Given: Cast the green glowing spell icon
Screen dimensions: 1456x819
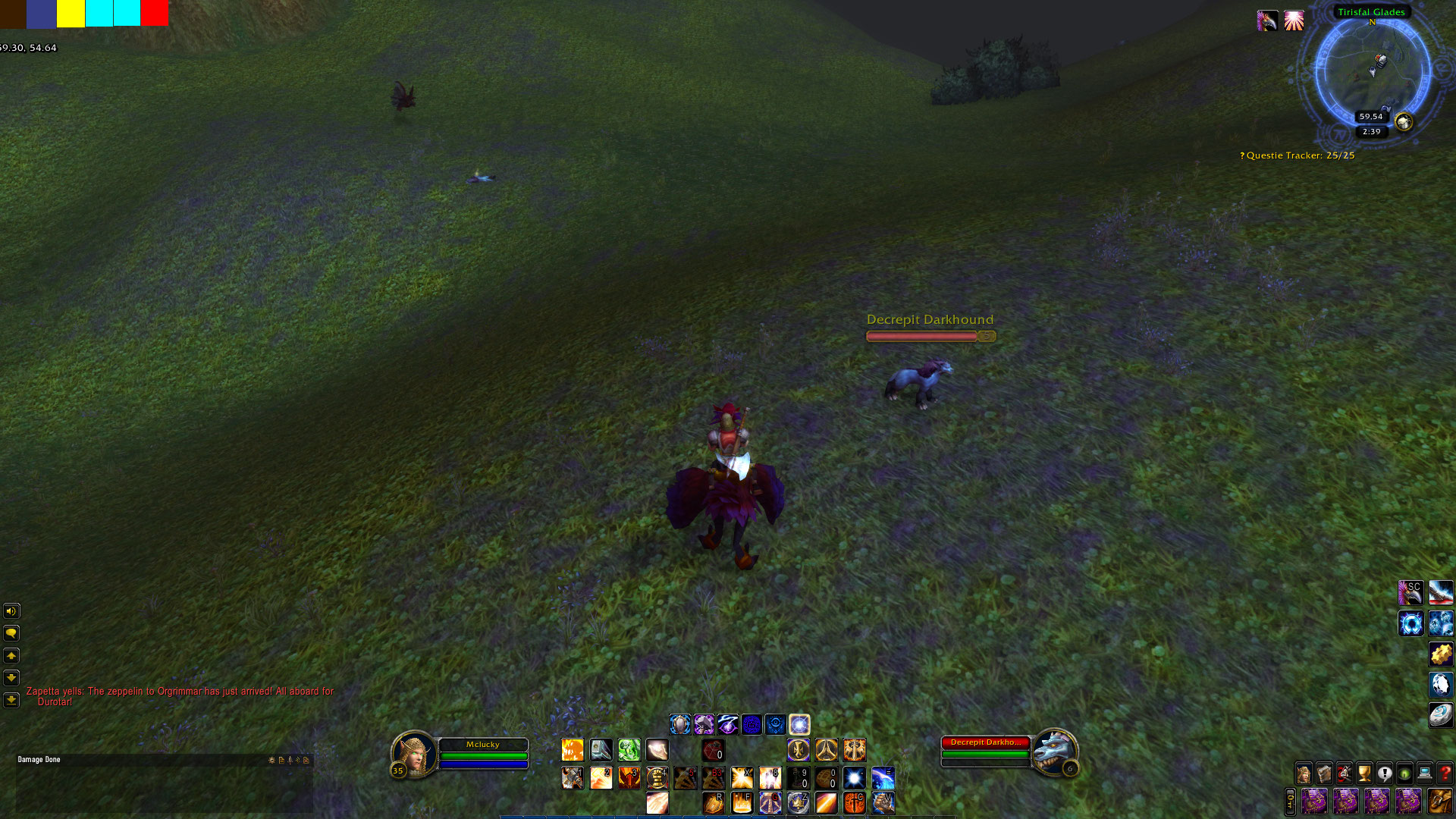Looking at the screenshot, I should click(629, 750).
